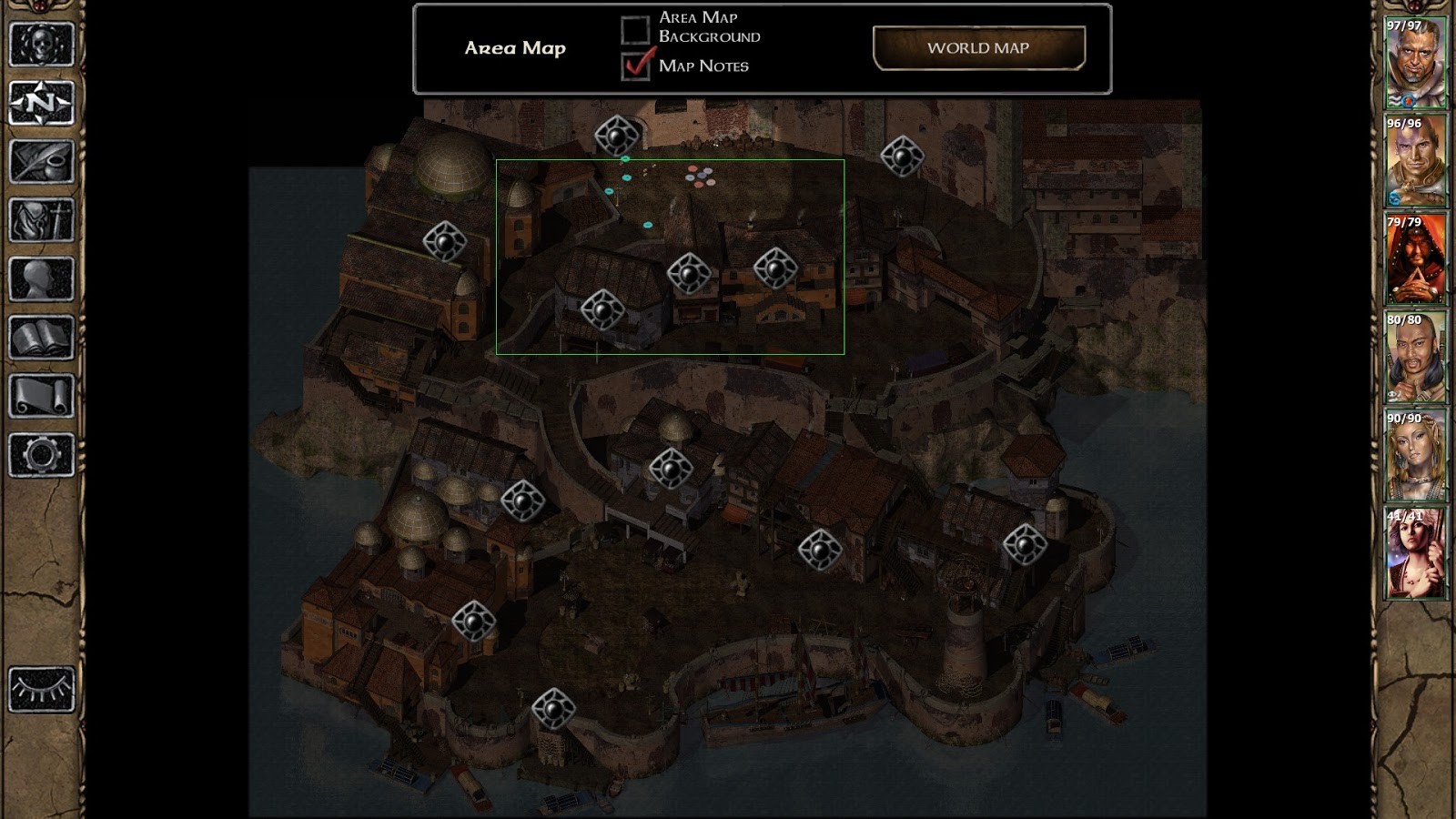Select the party portrait with 97/97 health

1415,64
